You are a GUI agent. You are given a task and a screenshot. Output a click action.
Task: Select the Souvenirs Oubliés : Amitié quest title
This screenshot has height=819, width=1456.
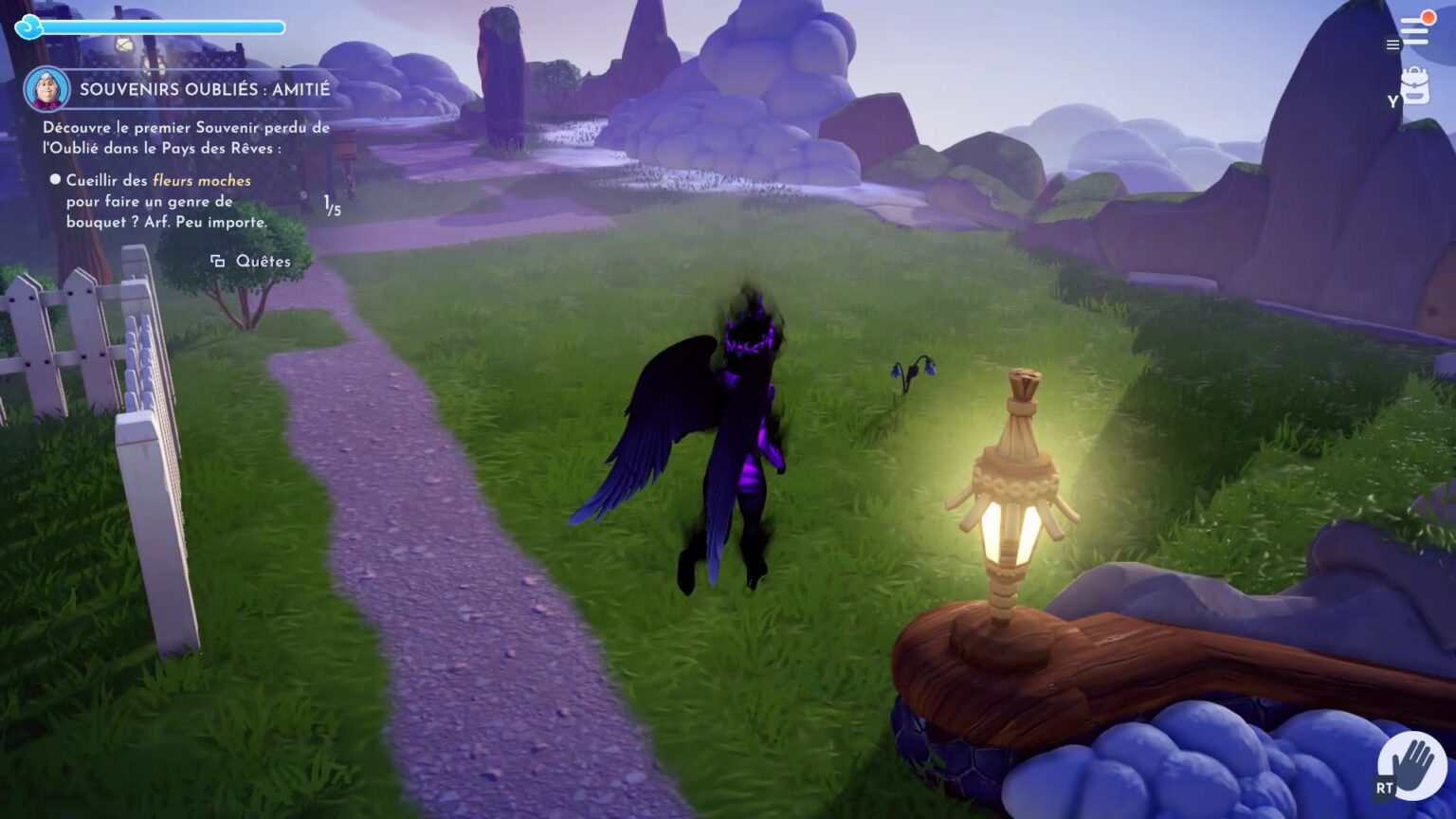(205, 90)
